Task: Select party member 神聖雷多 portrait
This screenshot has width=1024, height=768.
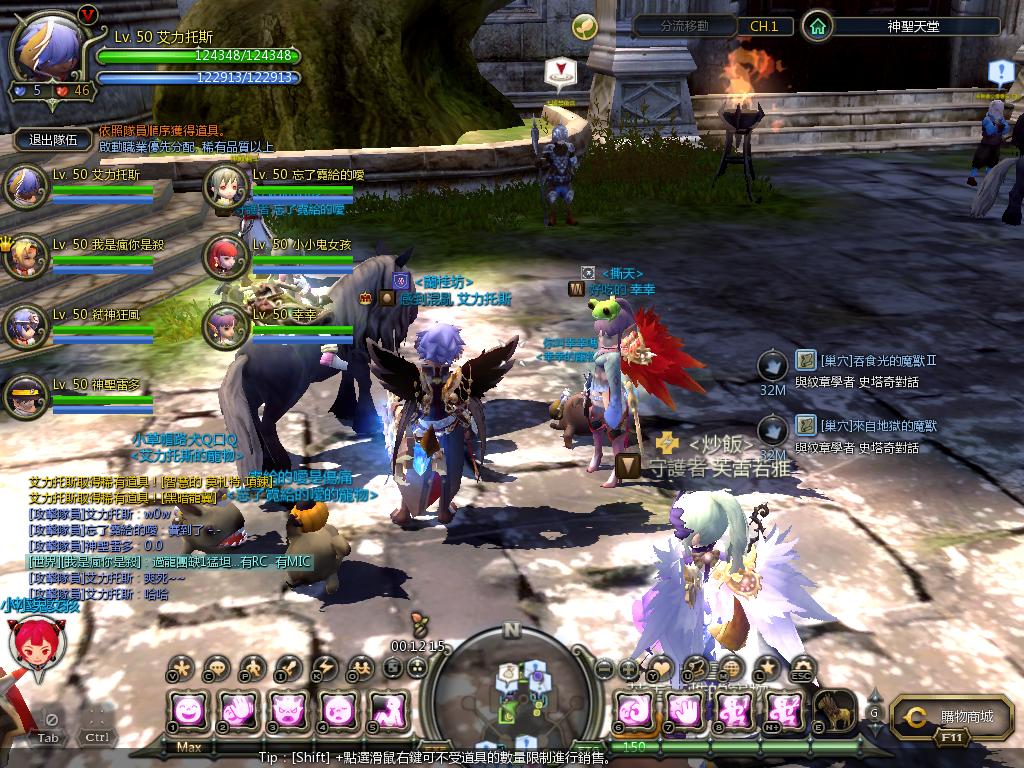Action: tap(24, 396)
